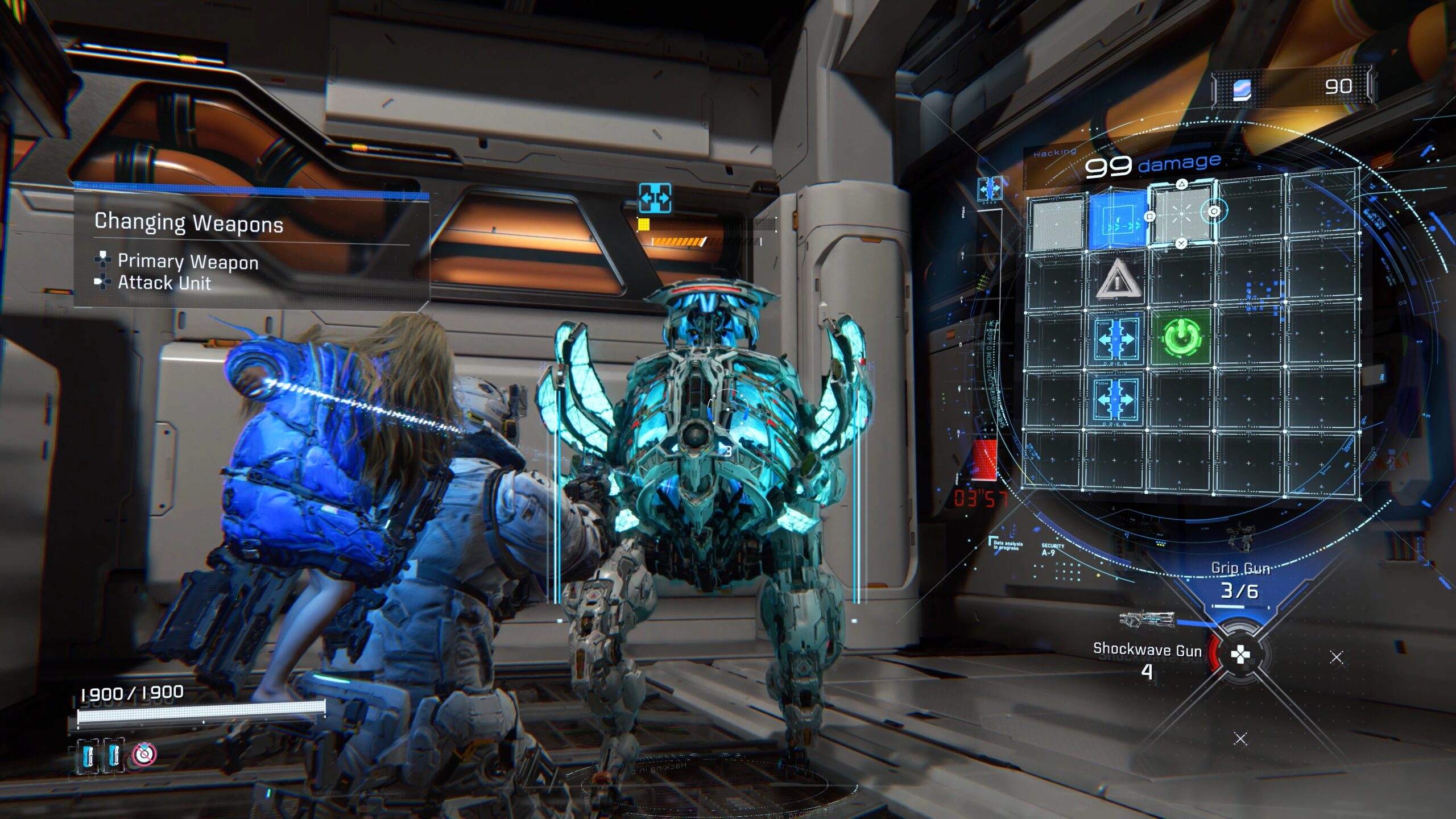Click the blue hack marker above the enemy
1456x819 pixels.
(x=655, y=198)
